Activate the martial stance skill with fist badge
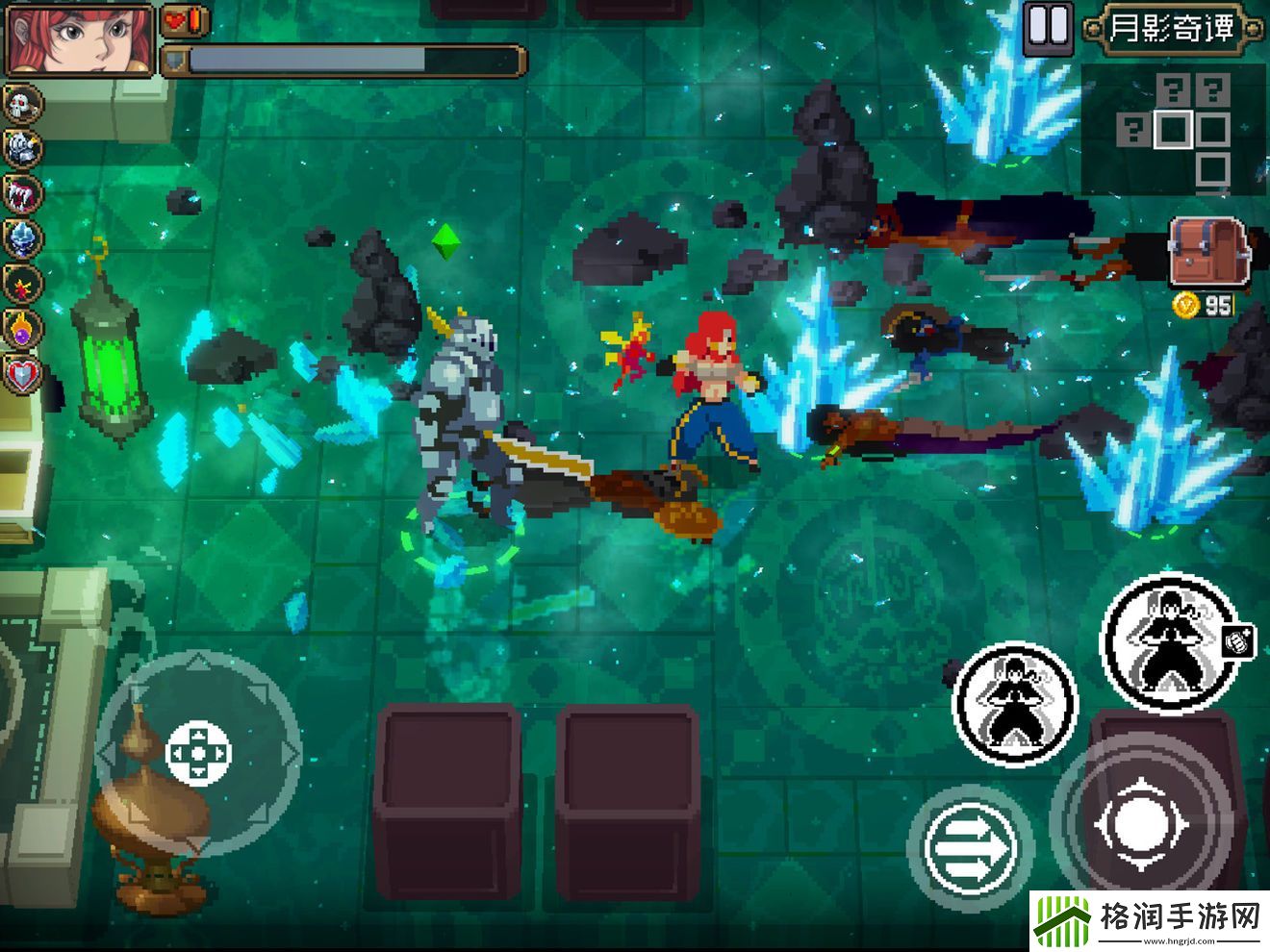Image resolution: width=1270 pixels, height=952 pixels. tap(1170, 640)
